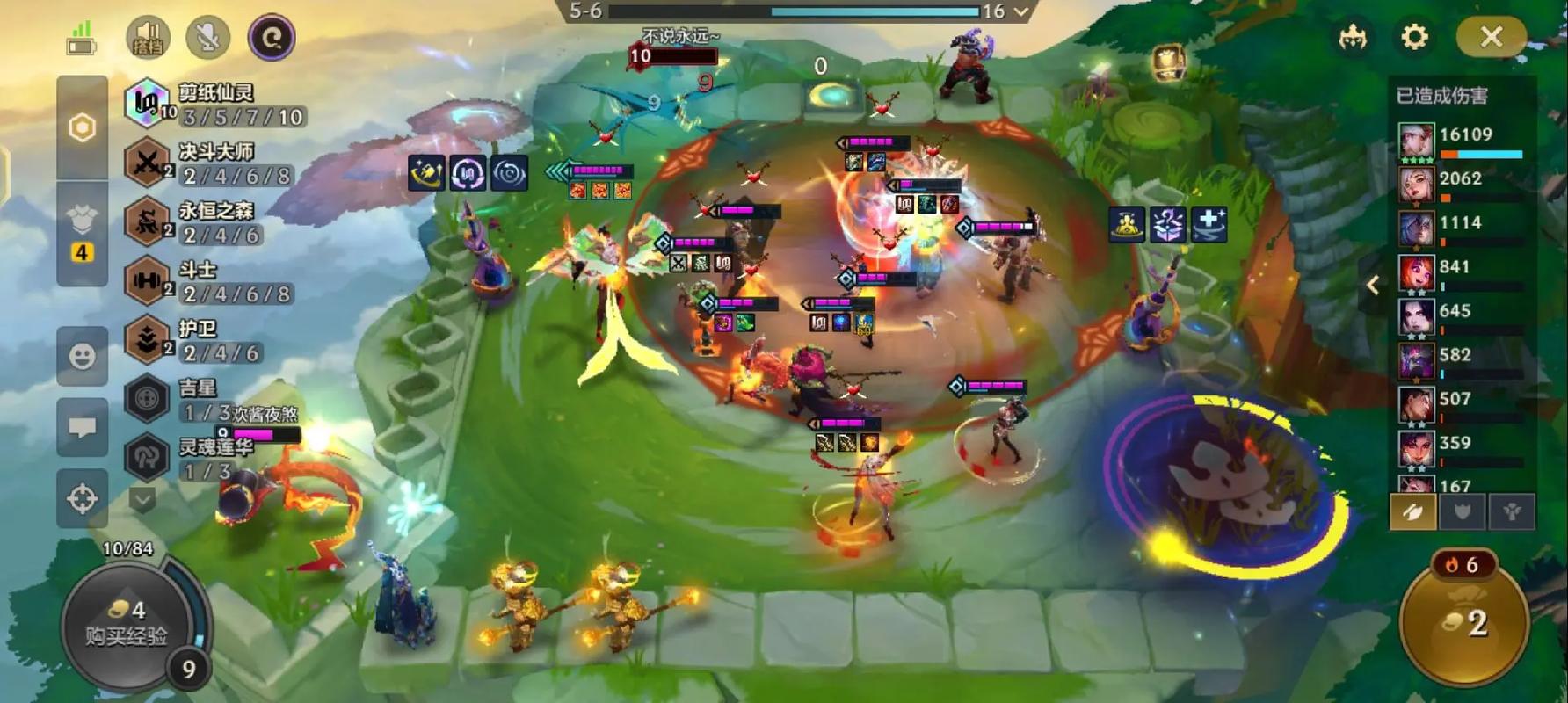
Task: Toggle the 搭档 speaker button
Action: pyautogui.click(x=148, y=38)
